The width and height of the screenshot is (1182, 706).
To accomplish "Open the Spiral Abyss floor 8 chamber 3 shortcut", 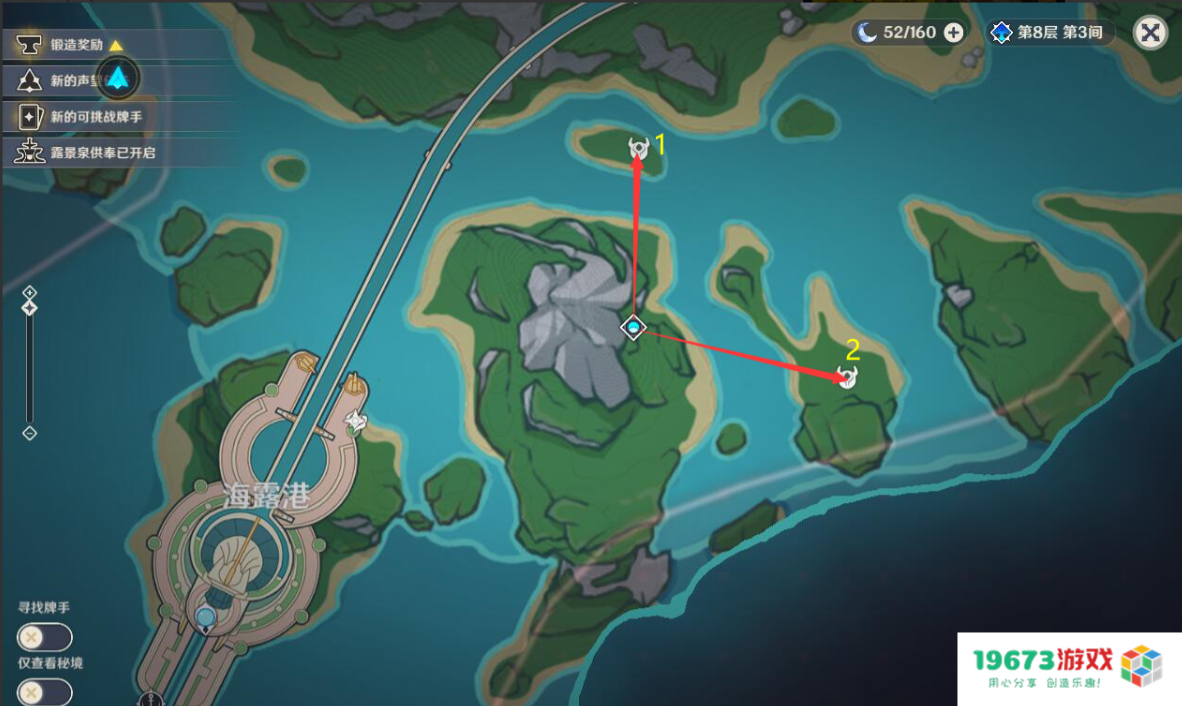I will click(x=1048, y=33).
